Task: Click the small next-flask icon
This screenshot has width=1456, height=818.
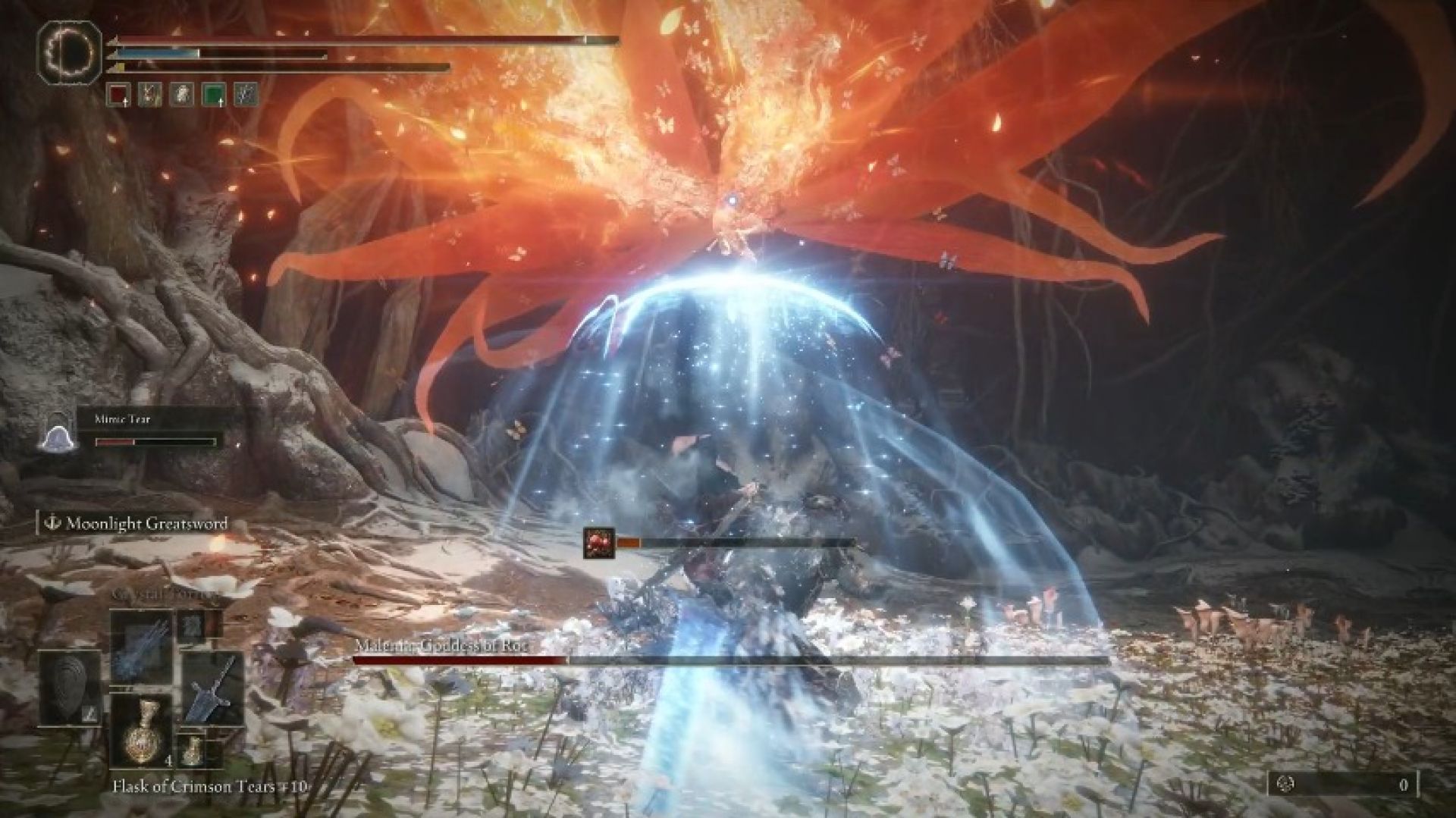Action: [x=194, y=752]
